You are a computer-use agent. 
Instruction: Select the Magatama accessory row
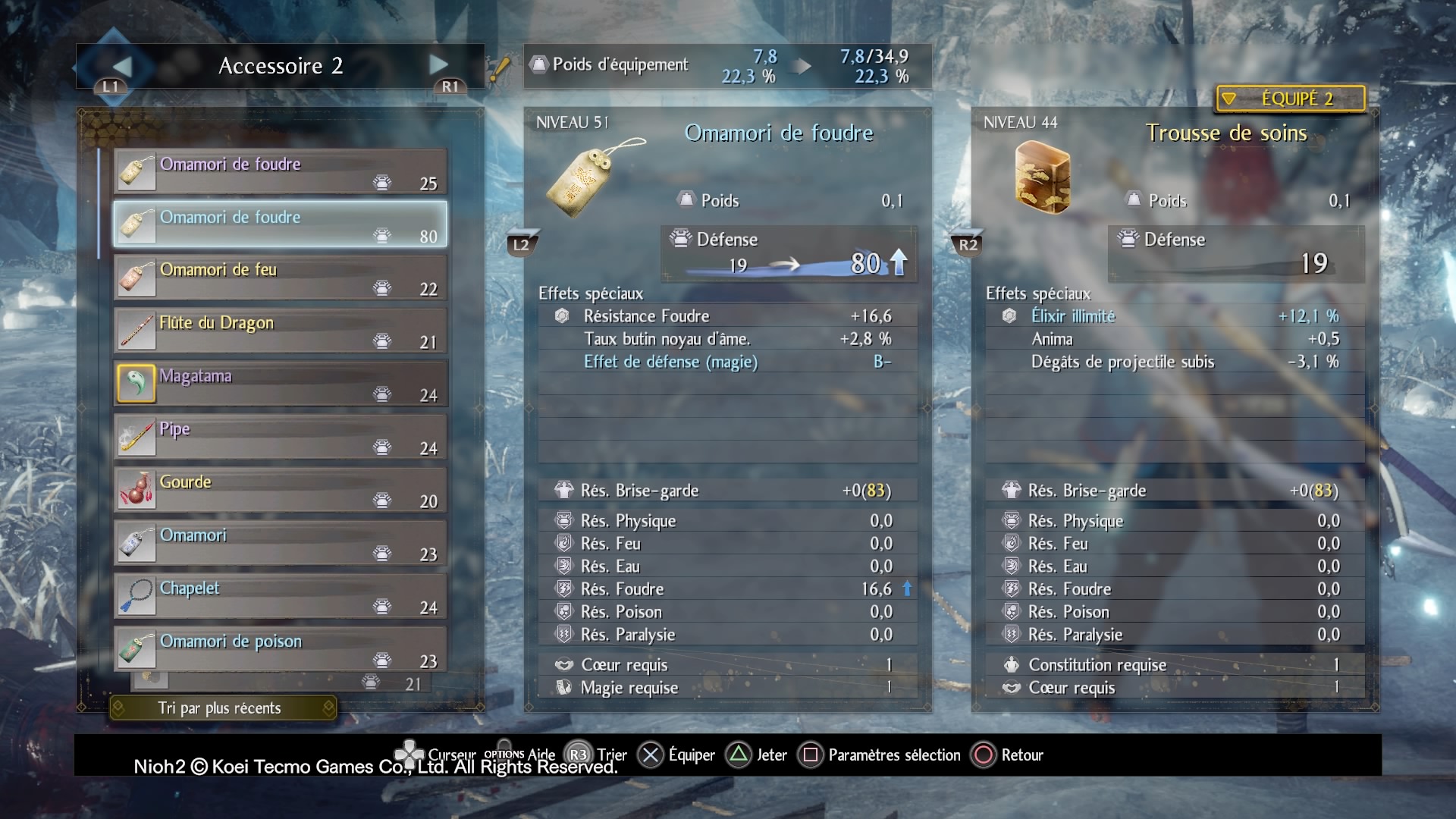click(280, 384)
